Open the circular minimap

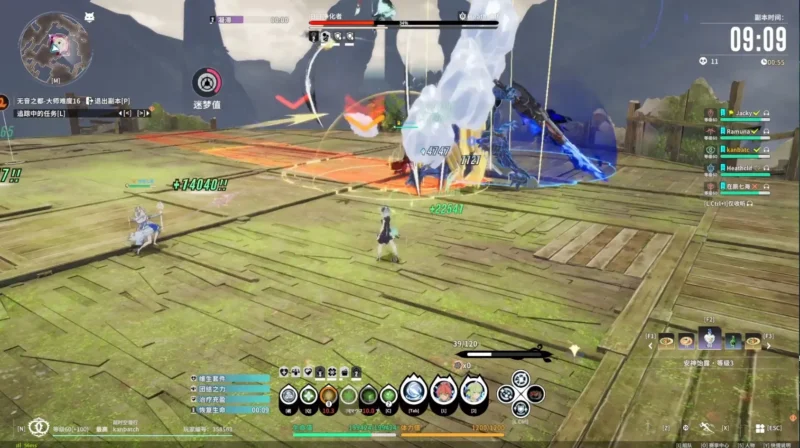click(x=55, y=47)
